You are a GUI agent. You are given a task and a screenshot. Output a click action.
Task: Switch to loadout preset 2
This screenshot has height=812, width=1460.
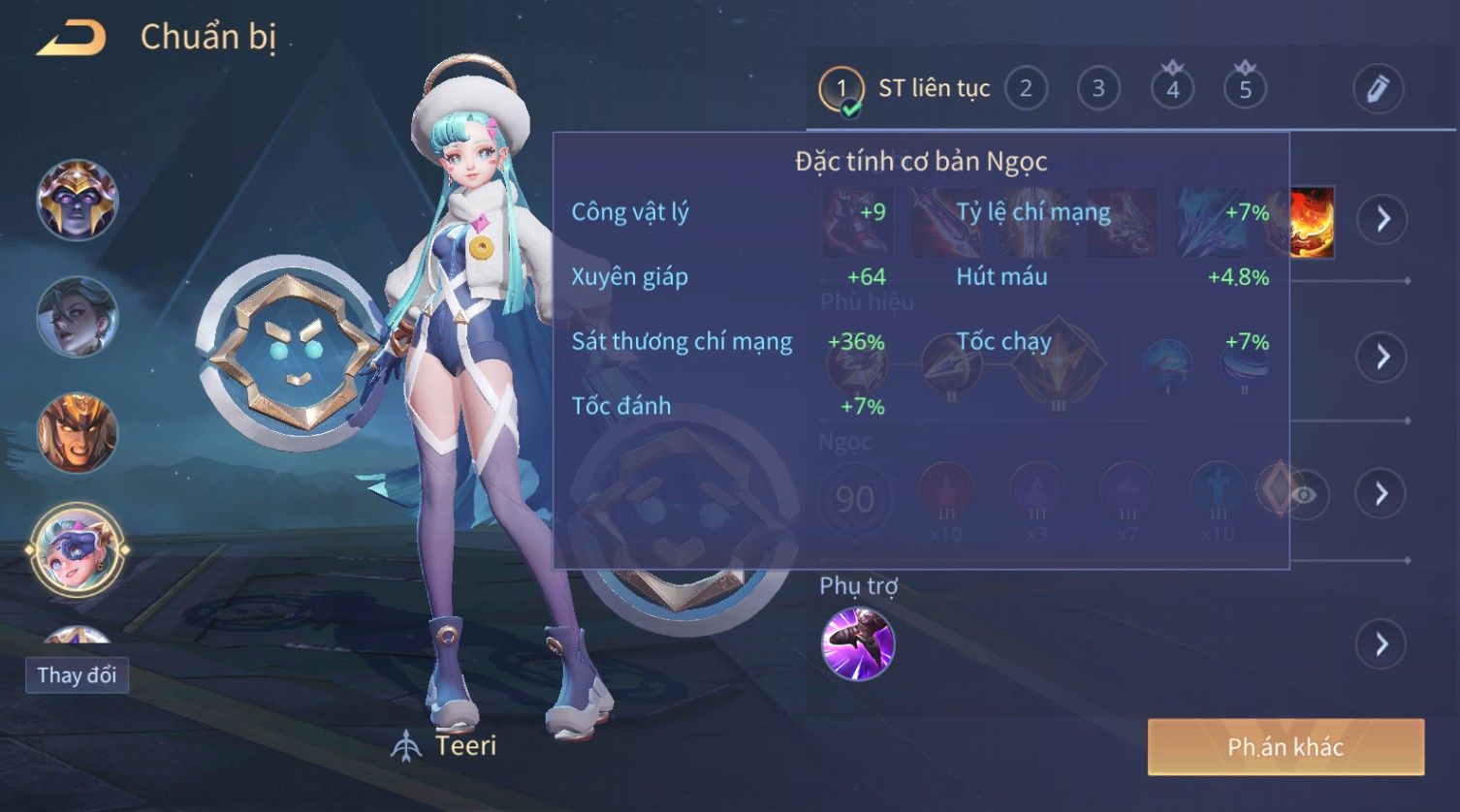pyautogui.click(x=1026, y=89)
